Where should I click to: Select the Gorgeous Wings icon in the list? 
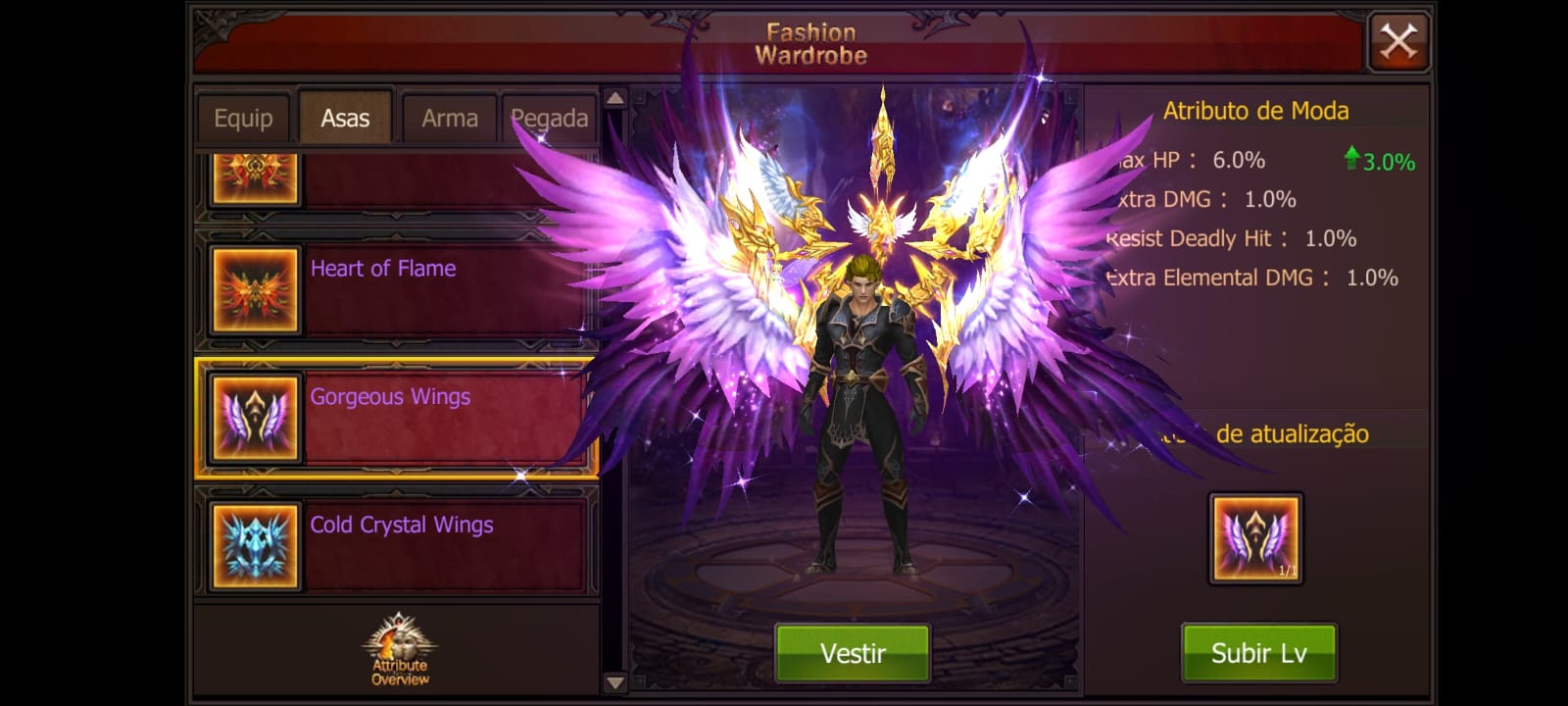point(255,416)
